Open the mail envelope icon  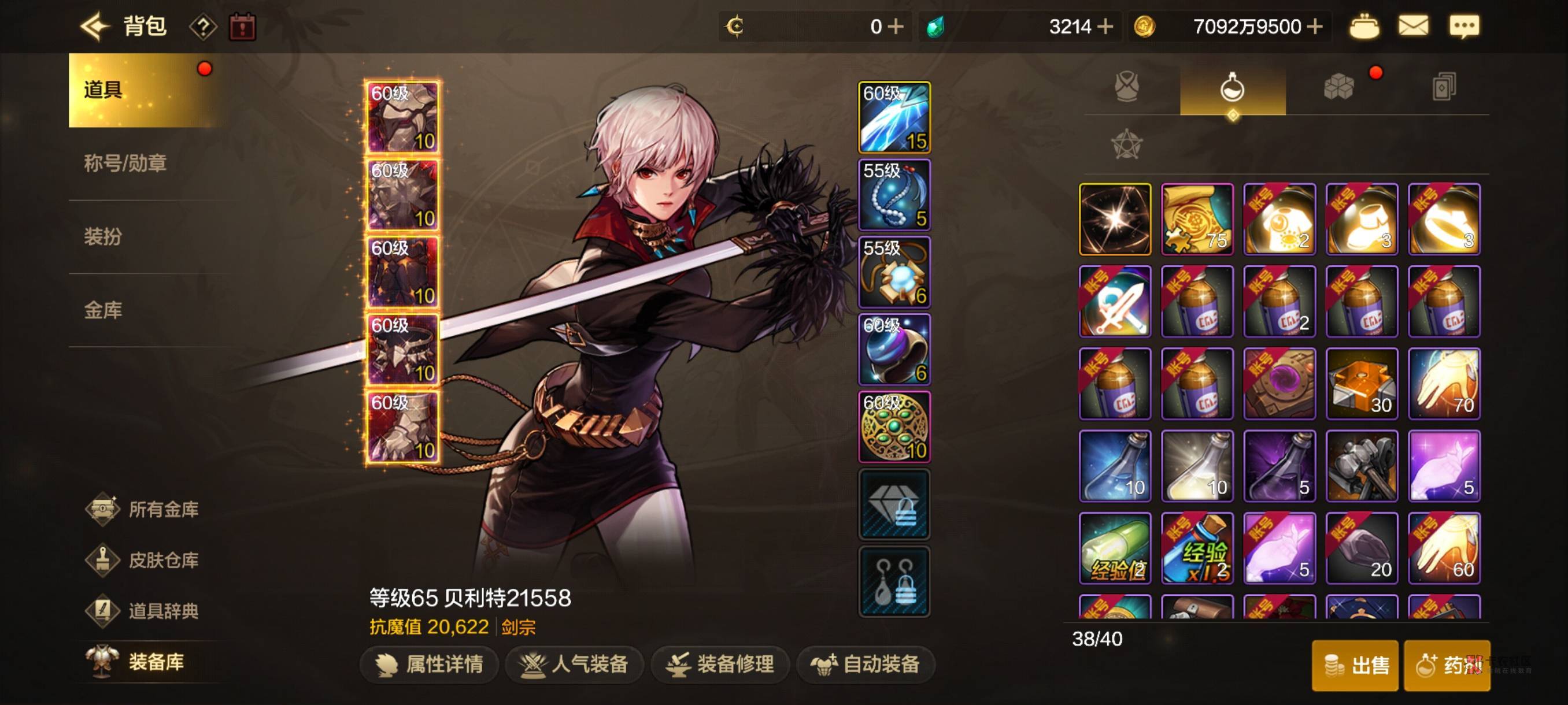1413,27
